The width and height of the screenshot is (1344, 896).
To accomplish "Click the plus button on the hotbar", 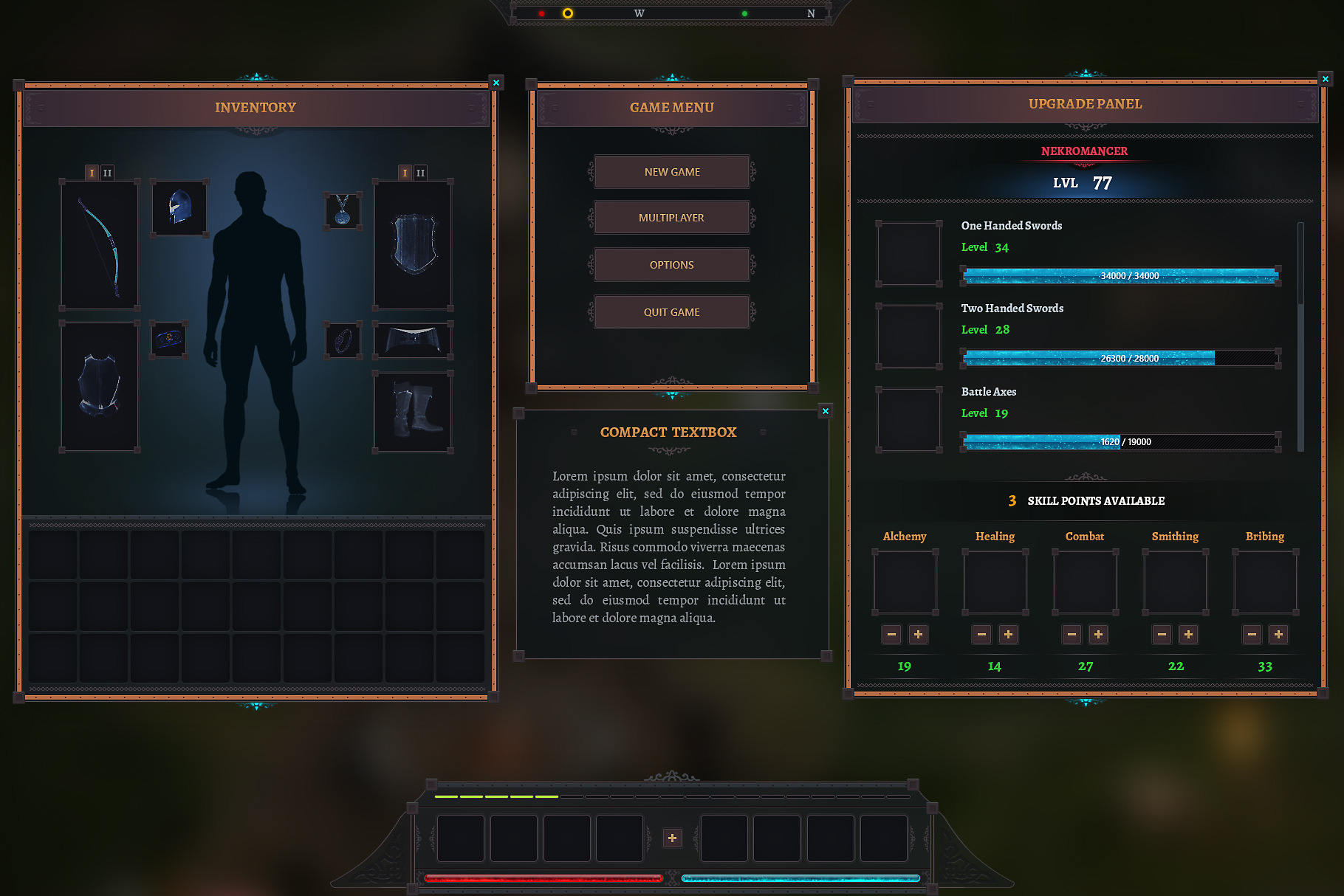I will click(672, 838).
